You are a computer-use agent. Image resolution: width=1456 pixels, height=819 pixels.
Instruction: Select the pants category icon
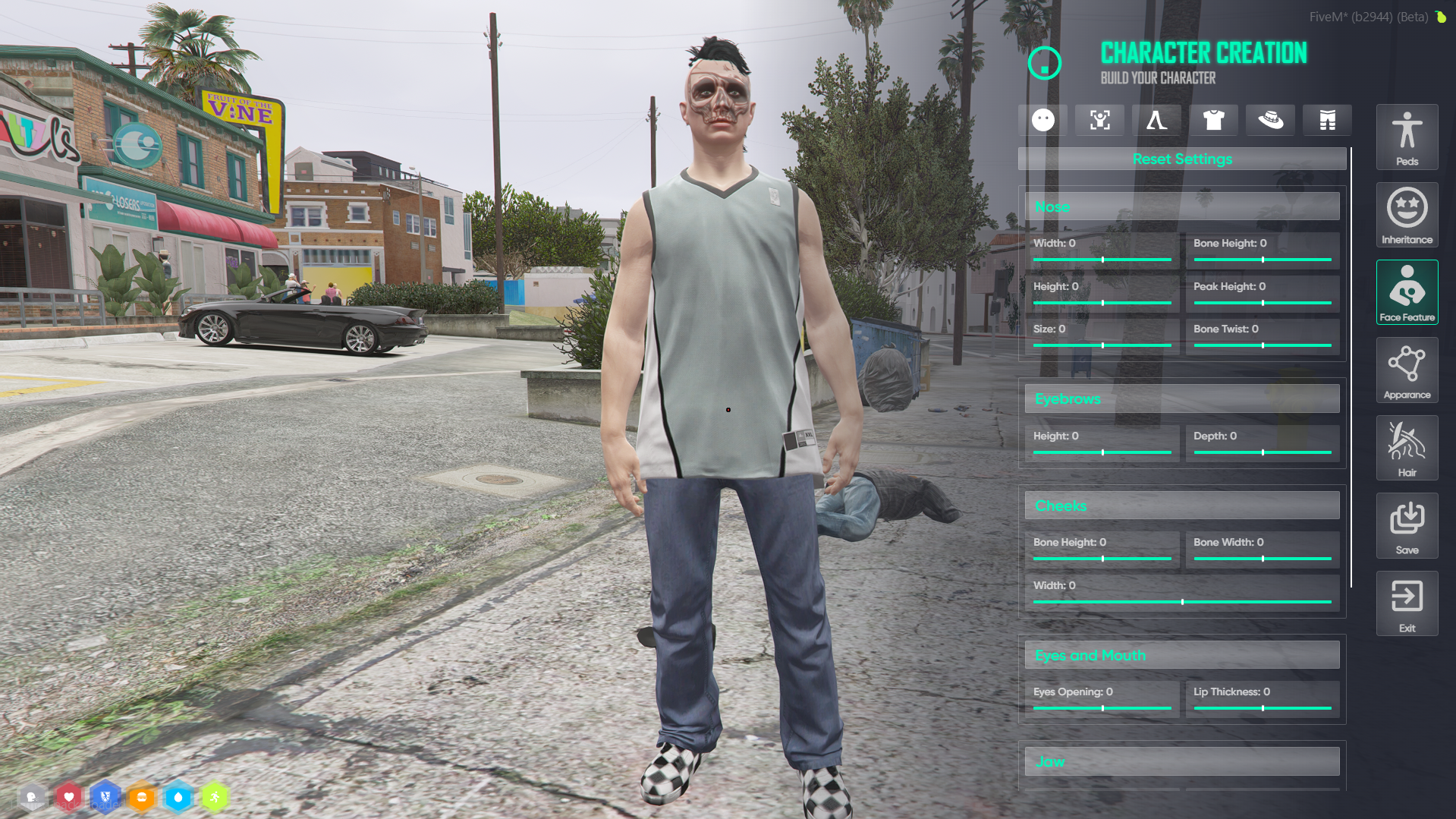click(1327, 120)
